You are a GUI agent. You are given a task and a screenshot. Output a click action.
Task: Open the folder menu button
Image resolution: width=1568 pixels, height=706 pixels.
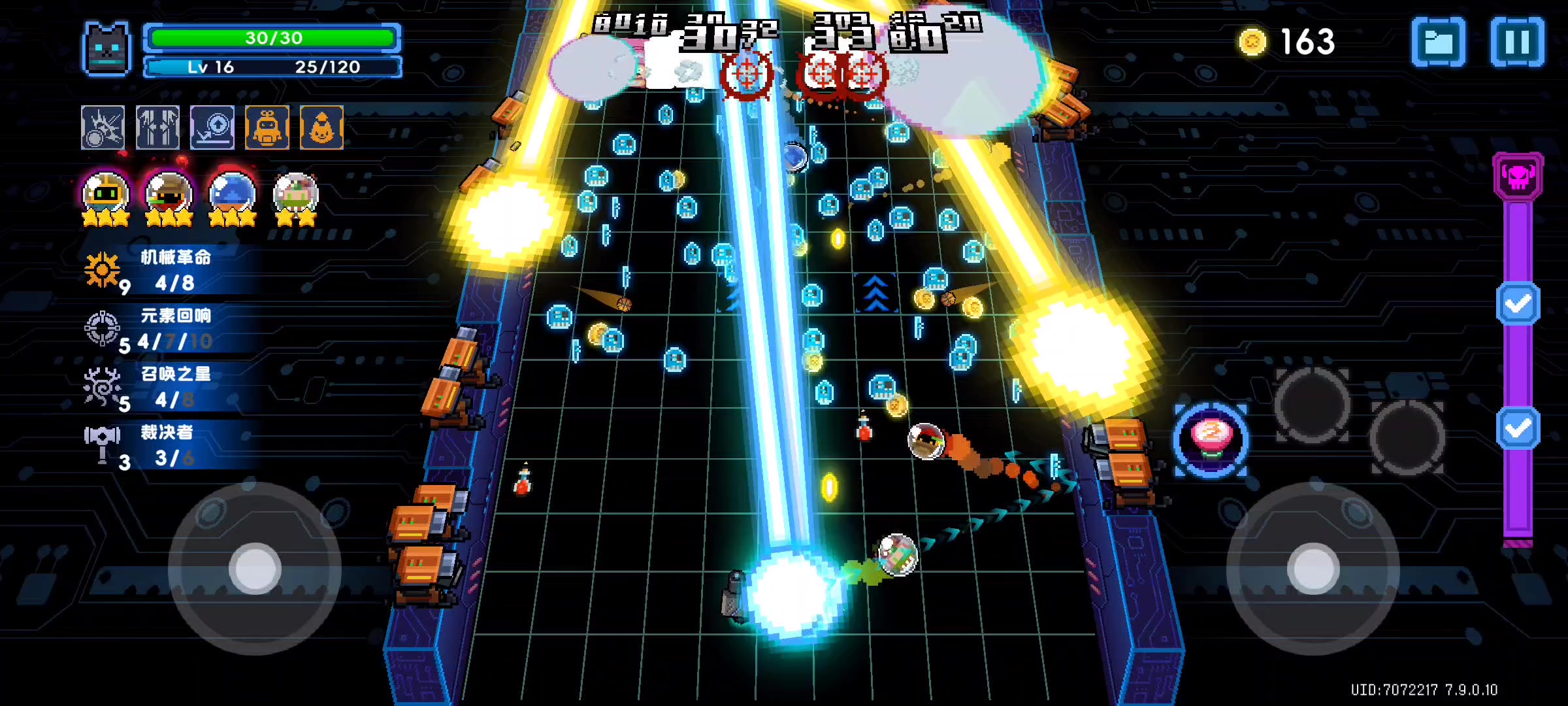[1438, 42]
